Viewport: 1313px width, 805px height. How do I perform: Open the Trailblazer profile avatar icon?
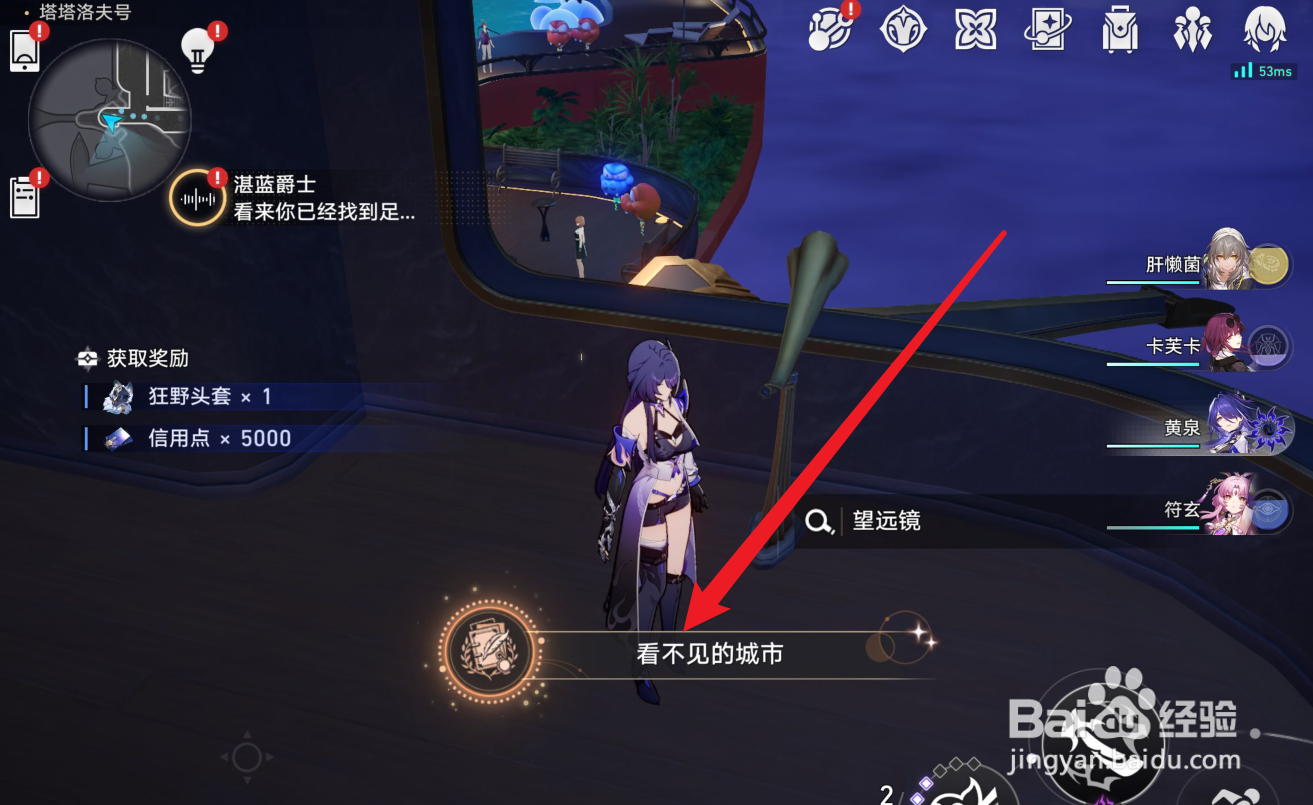point(1263,30)
